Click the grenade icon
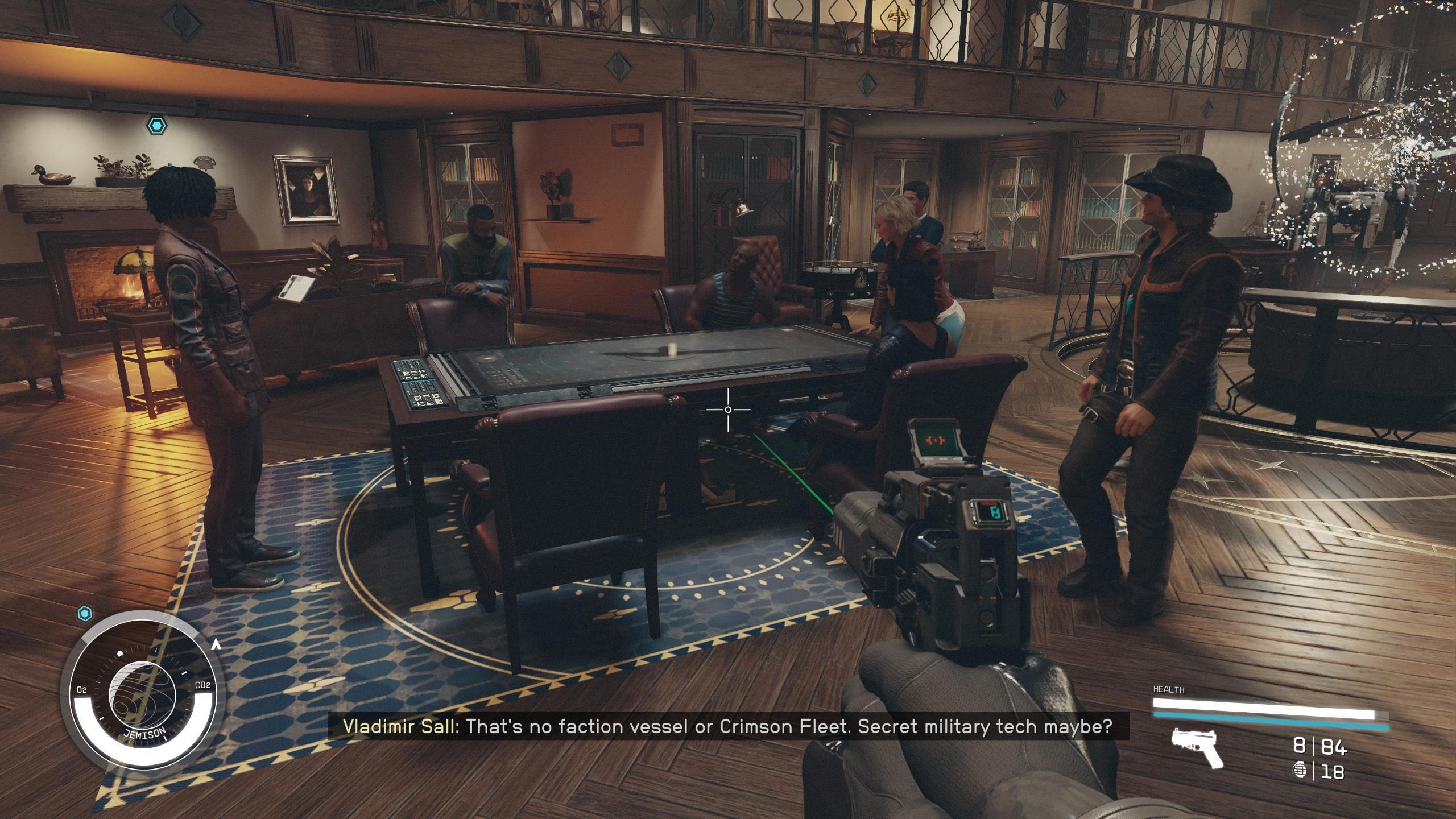 1299,771
